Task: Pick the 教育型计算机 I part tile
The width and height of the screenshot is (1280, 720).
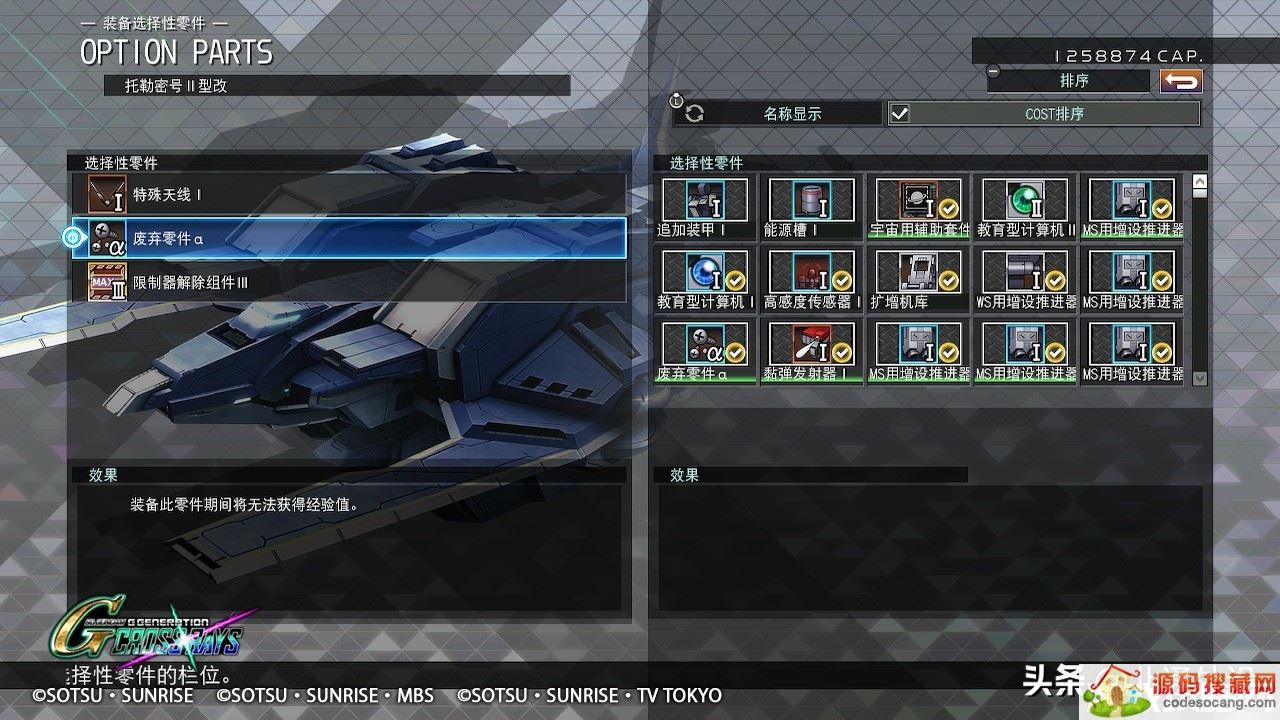Action: [704, 279]
